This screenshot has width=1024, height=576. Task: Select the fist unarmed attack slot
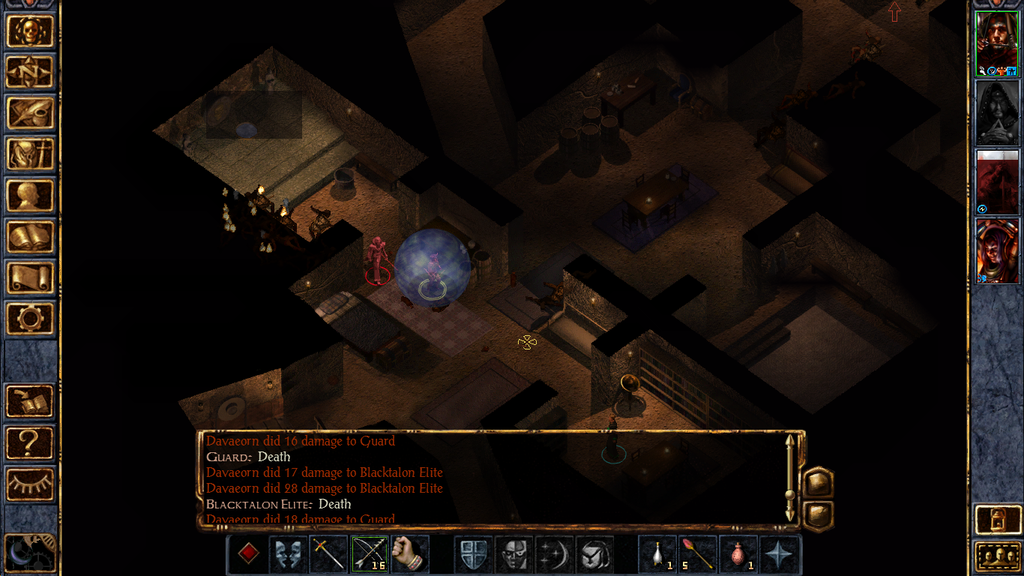409,554
